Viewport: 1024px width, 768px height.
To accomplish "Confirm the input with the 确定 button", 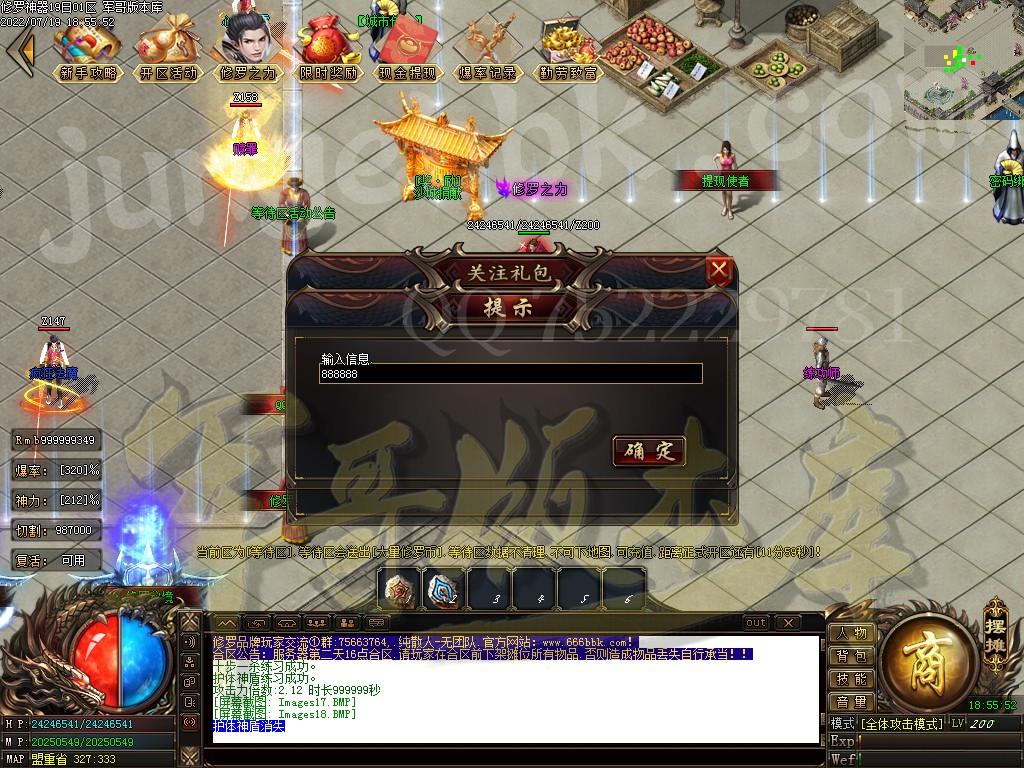I will (x=648, y=452).
